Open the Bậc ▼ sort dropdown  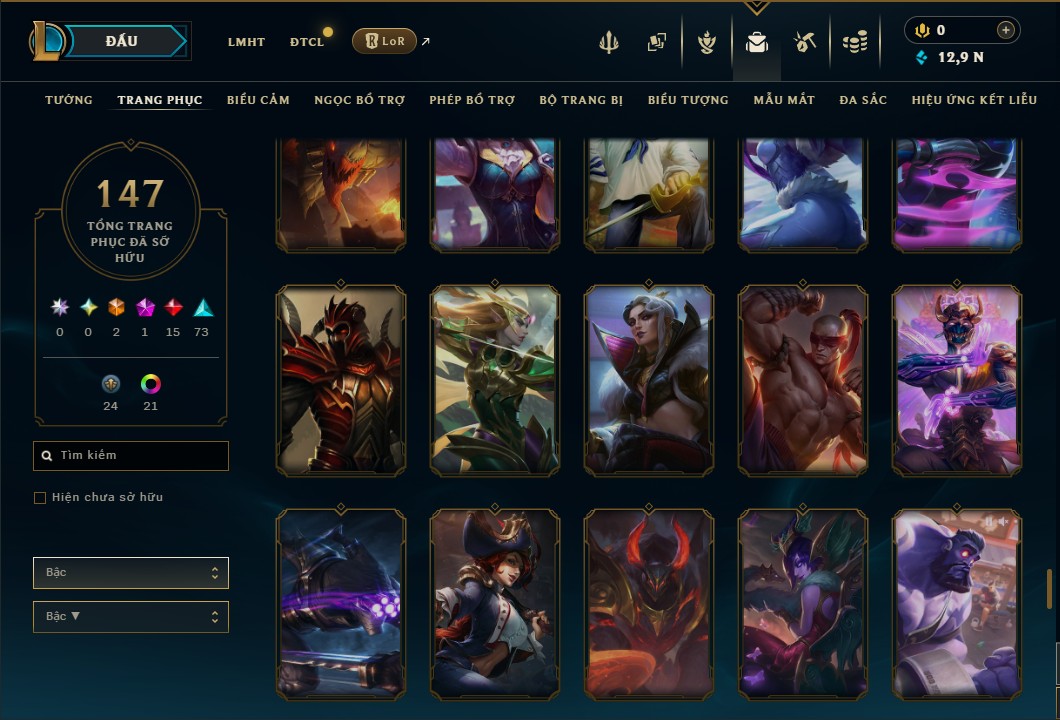coord(131,617)
